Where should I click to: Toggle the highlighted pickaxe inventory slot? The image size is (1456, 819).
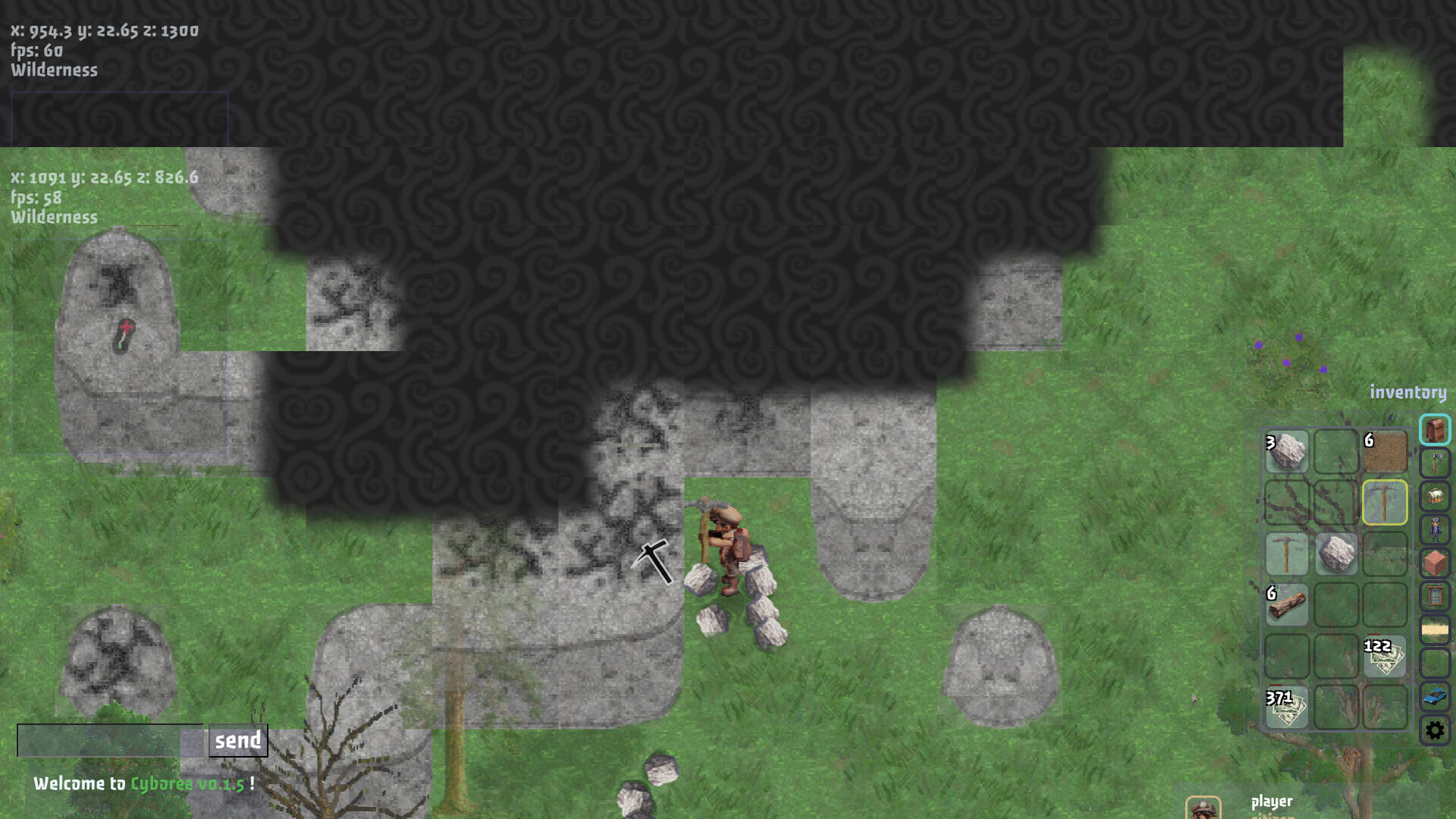tap(1385, 504)
